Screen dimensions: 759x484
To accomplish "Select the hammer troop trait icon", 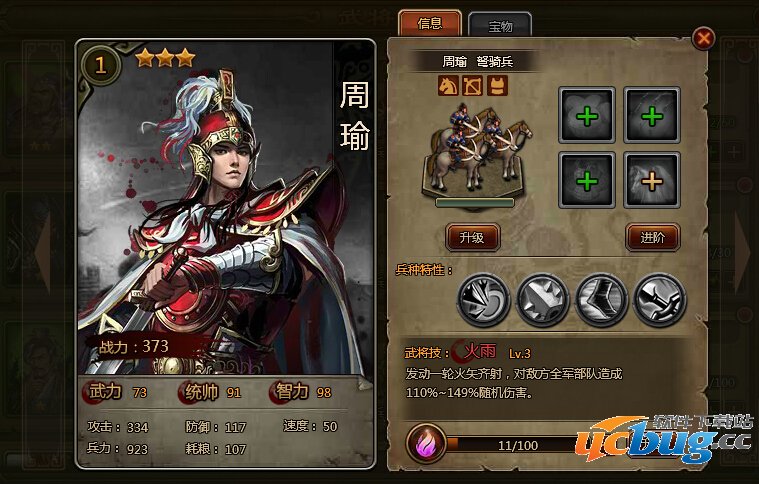I will tap(661, 298).
